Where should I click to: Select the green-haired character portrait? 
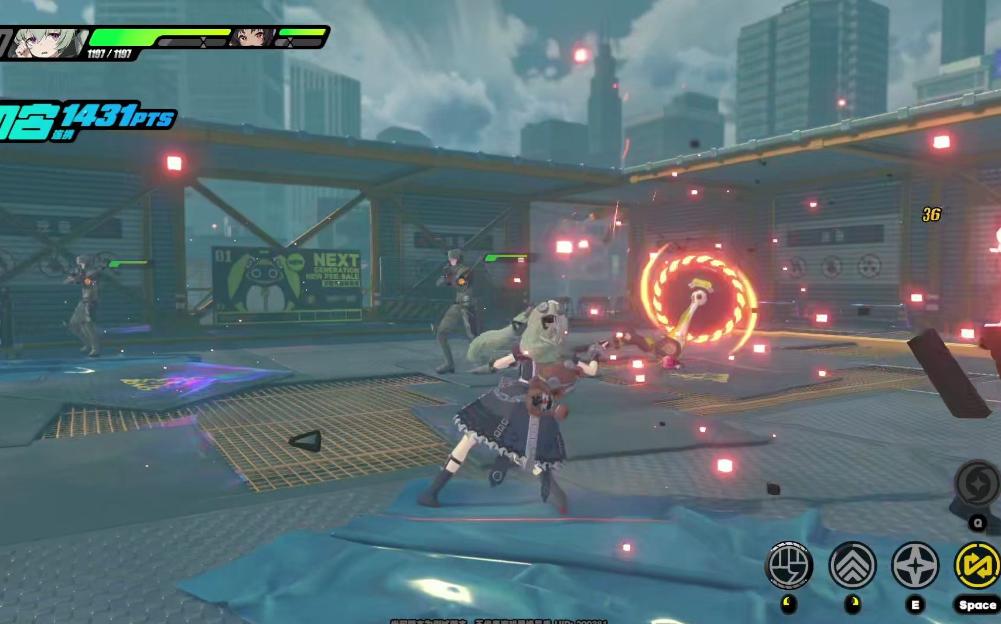48,42
